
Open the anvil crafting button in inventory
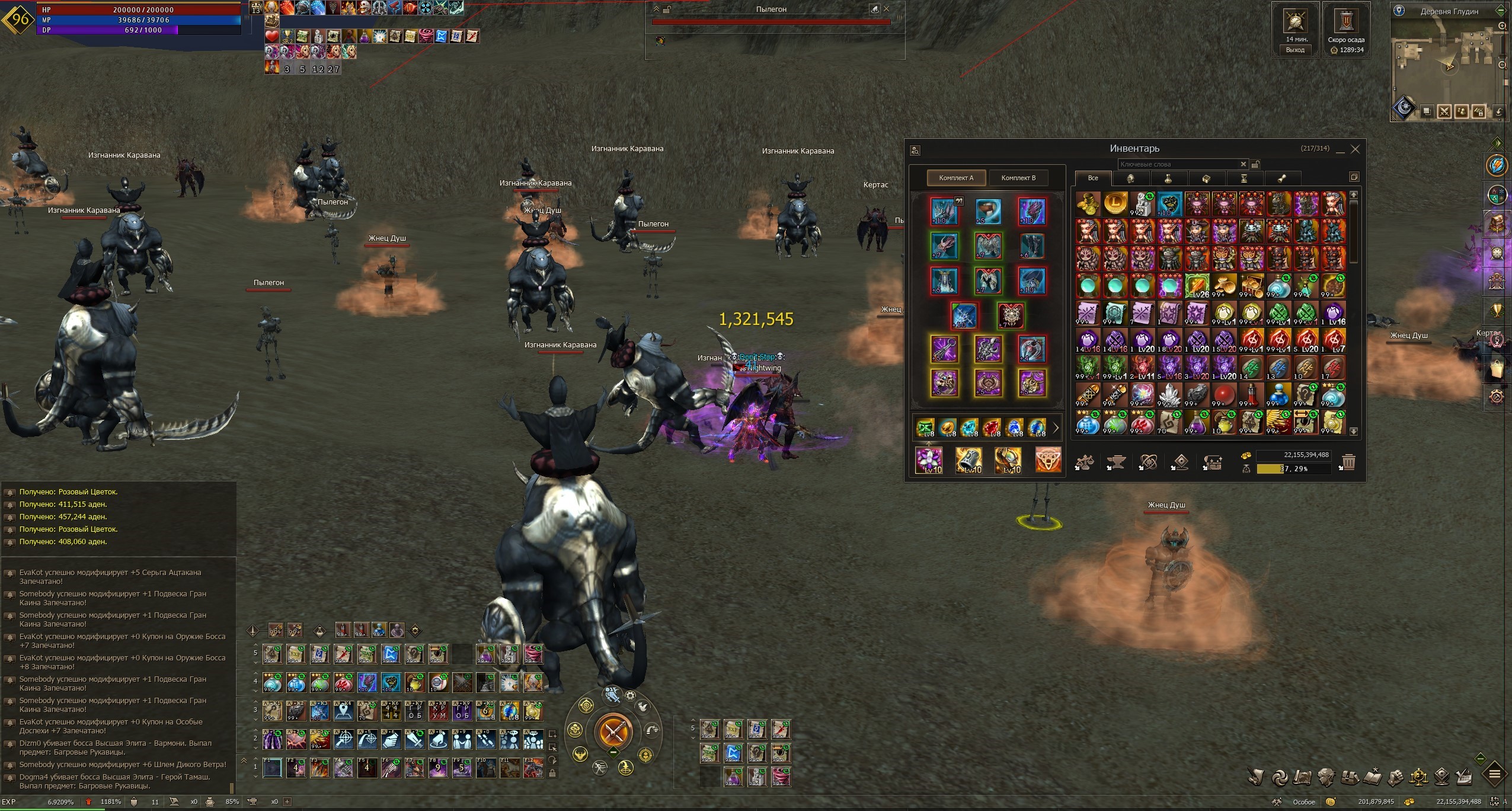1116,462
